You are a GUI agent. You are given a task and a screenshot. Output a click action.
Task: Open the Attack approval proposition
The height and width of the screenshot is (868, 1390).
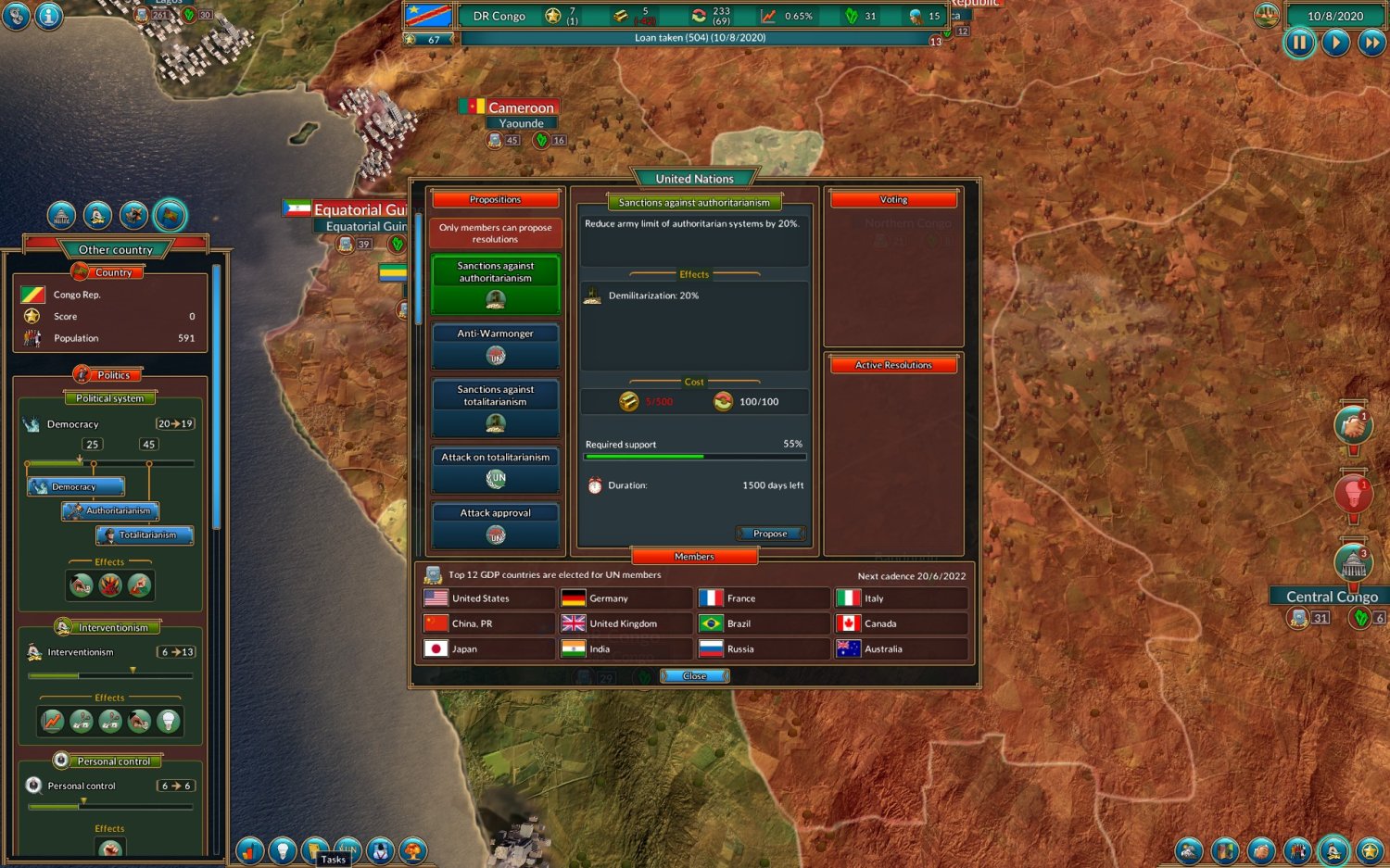[x=496, y=524]
